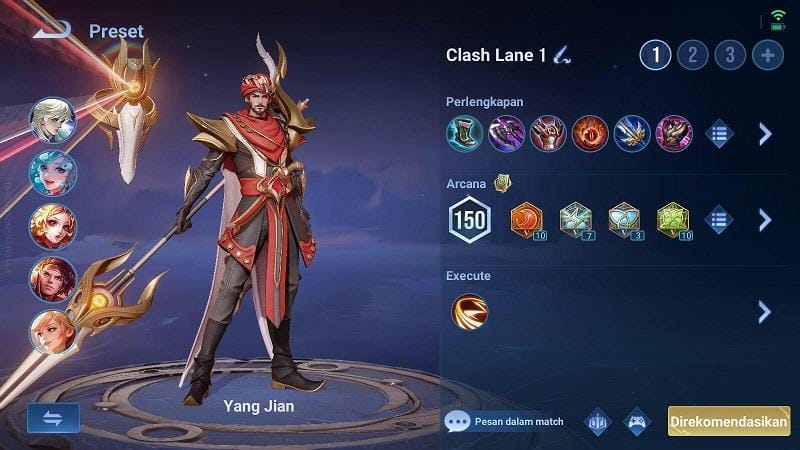Expand the Arcana section arrow
Screen dimensions: 800x450
[765, 219]
